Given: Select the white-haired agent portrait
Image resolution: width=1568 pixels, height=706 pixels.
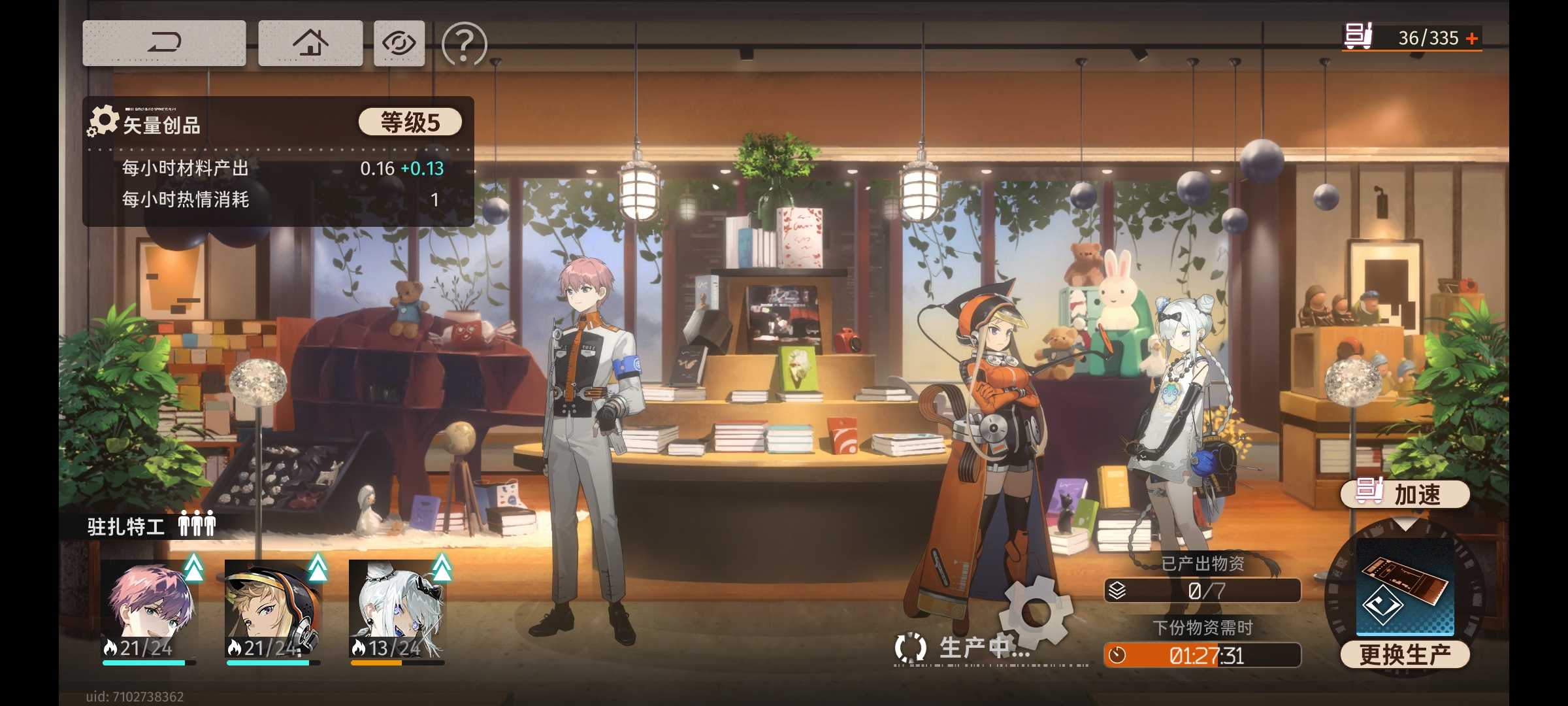Looking at the screenshot, I should (x=397, y=609).
